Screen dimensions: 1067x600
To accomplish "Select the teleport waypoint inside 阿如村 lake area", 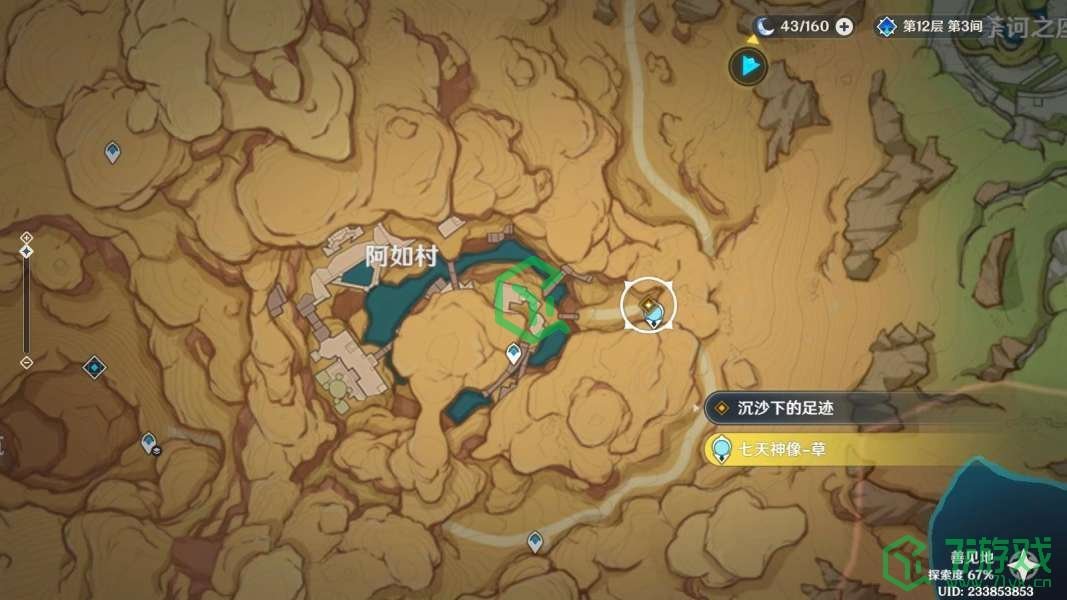I will click(x=514, y=352).
